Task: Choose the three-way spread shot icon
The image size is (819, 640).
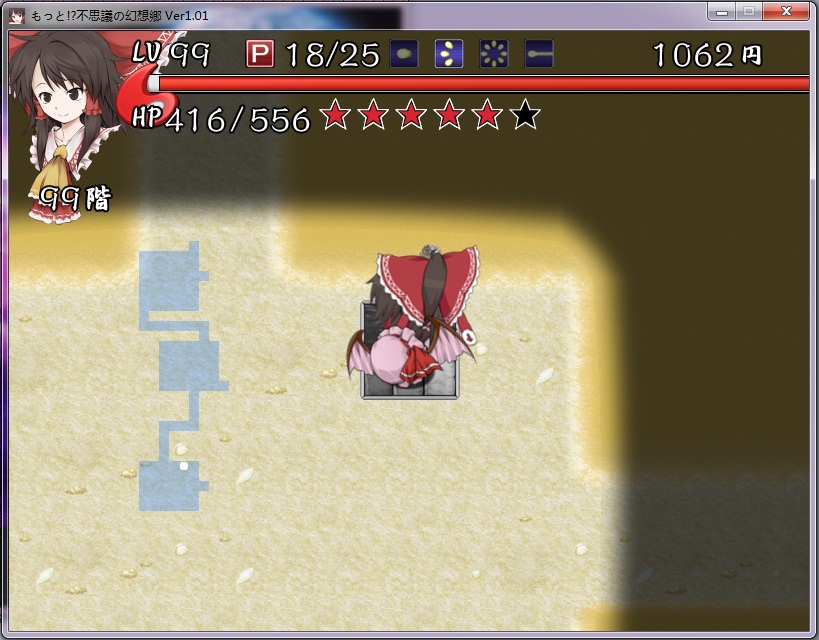Action: coord(449,53)
